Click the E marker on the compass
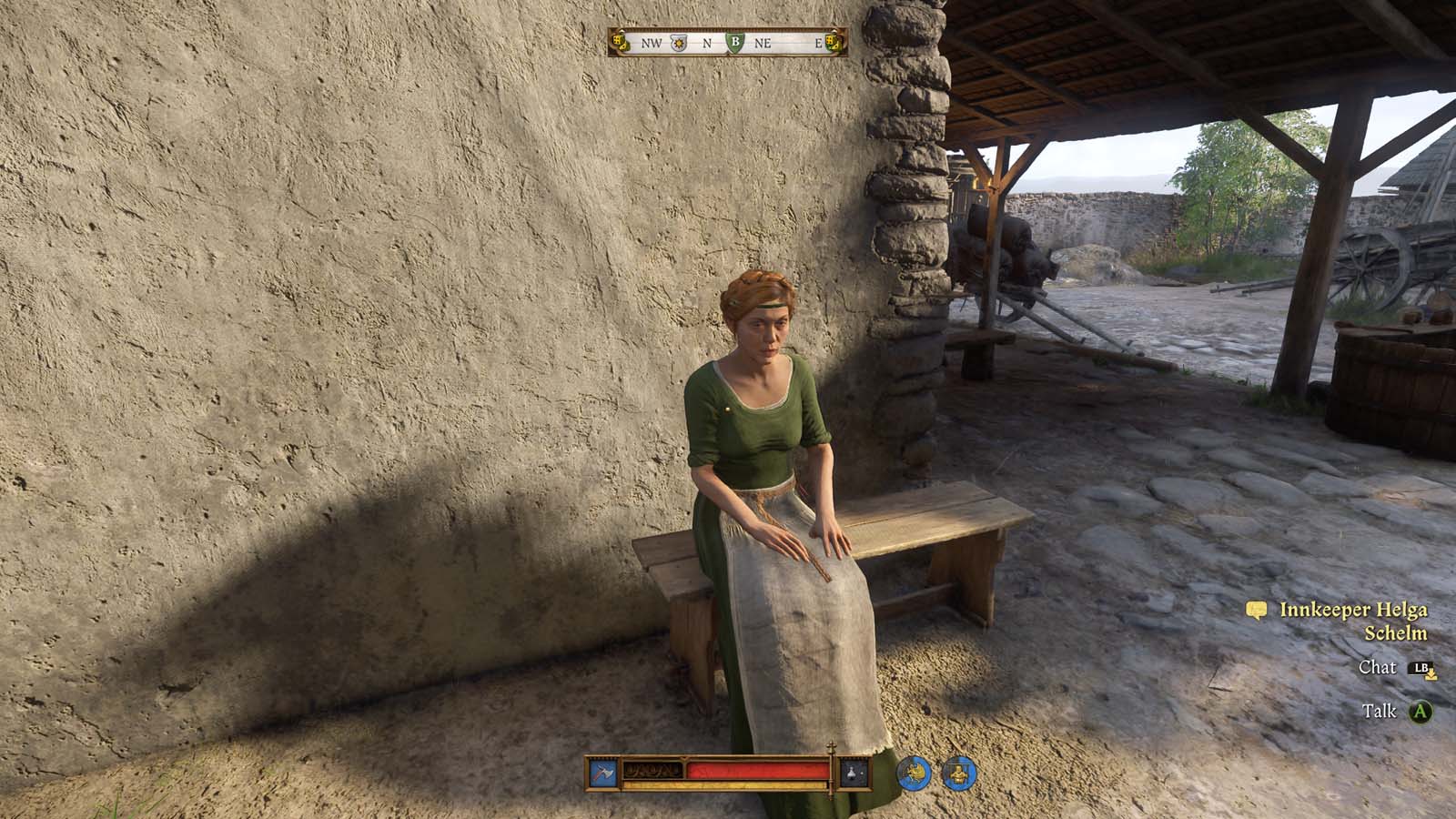 point(820,42)
